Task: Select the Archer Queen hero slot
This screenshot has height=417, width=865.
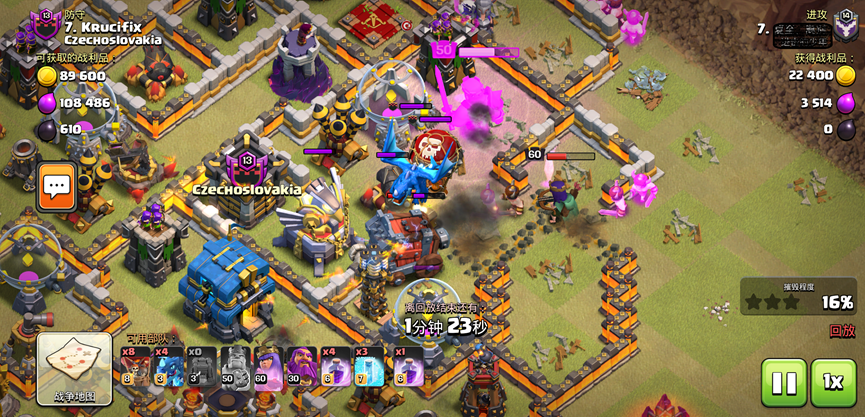Action: [x=268, y=367]
